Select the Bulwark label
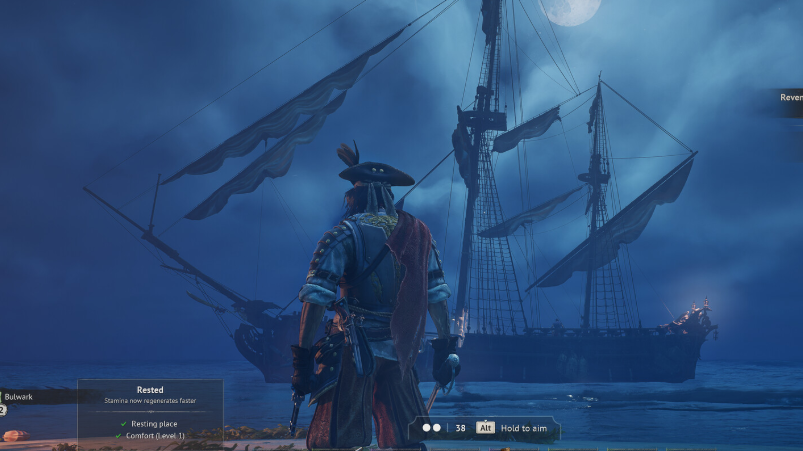 point(20,397)
